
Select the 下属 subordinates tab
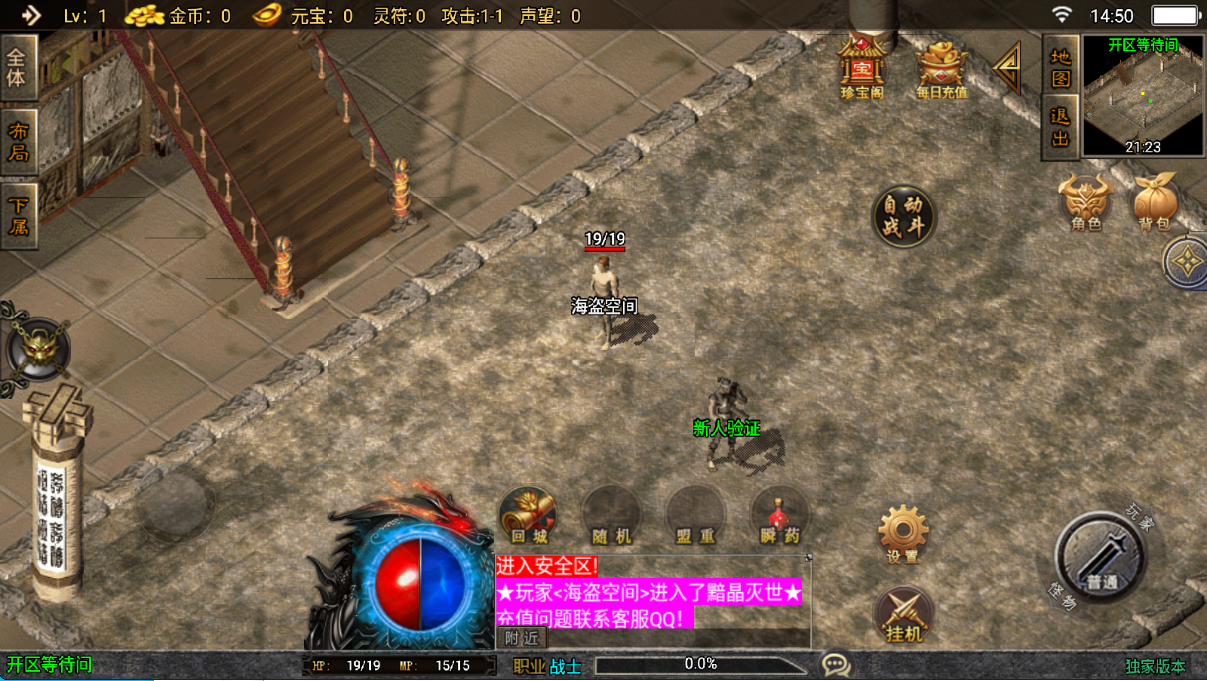[18, 215]
